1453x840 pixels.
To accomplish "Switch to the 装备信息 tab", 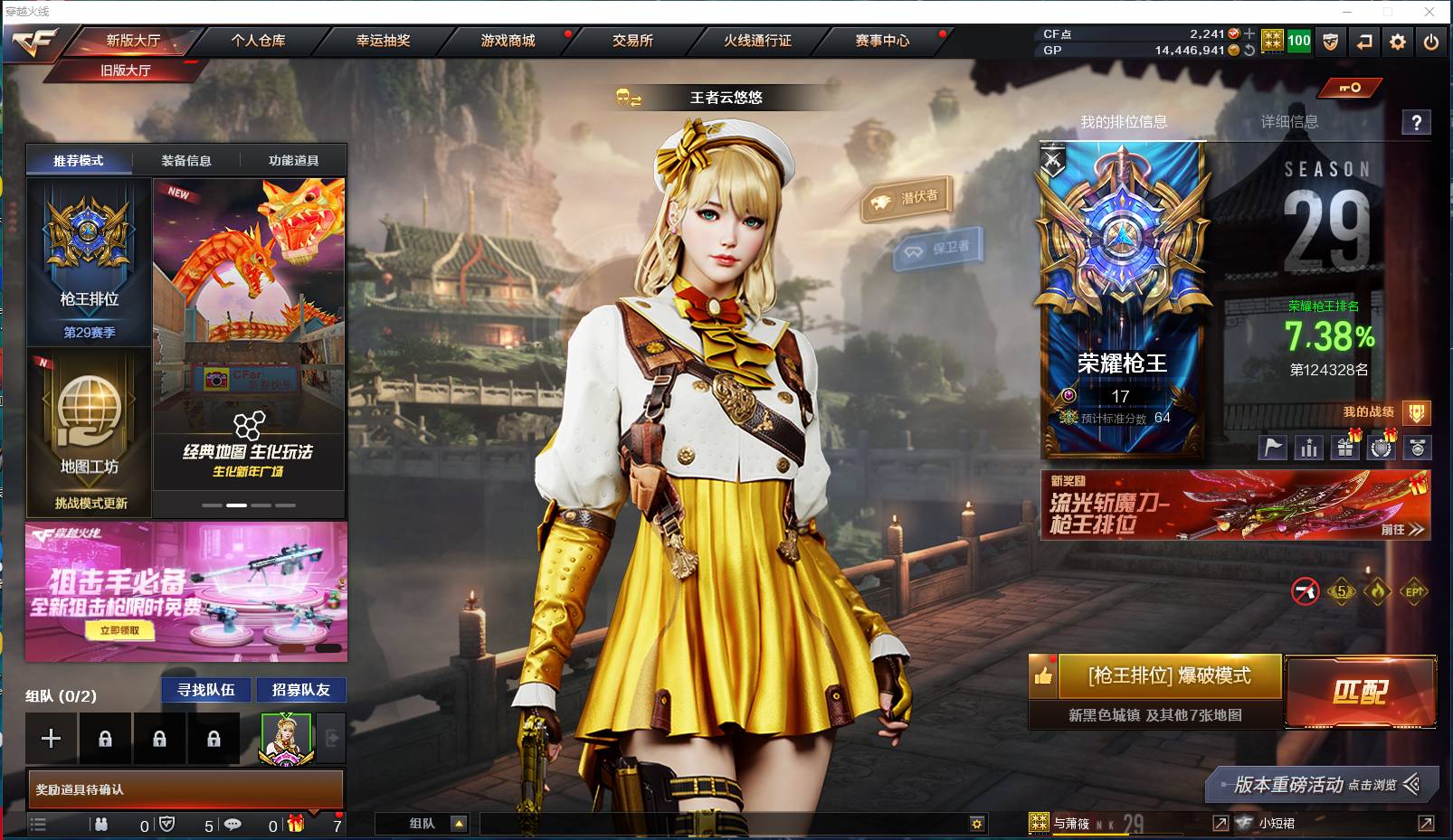I will (185, 160).
